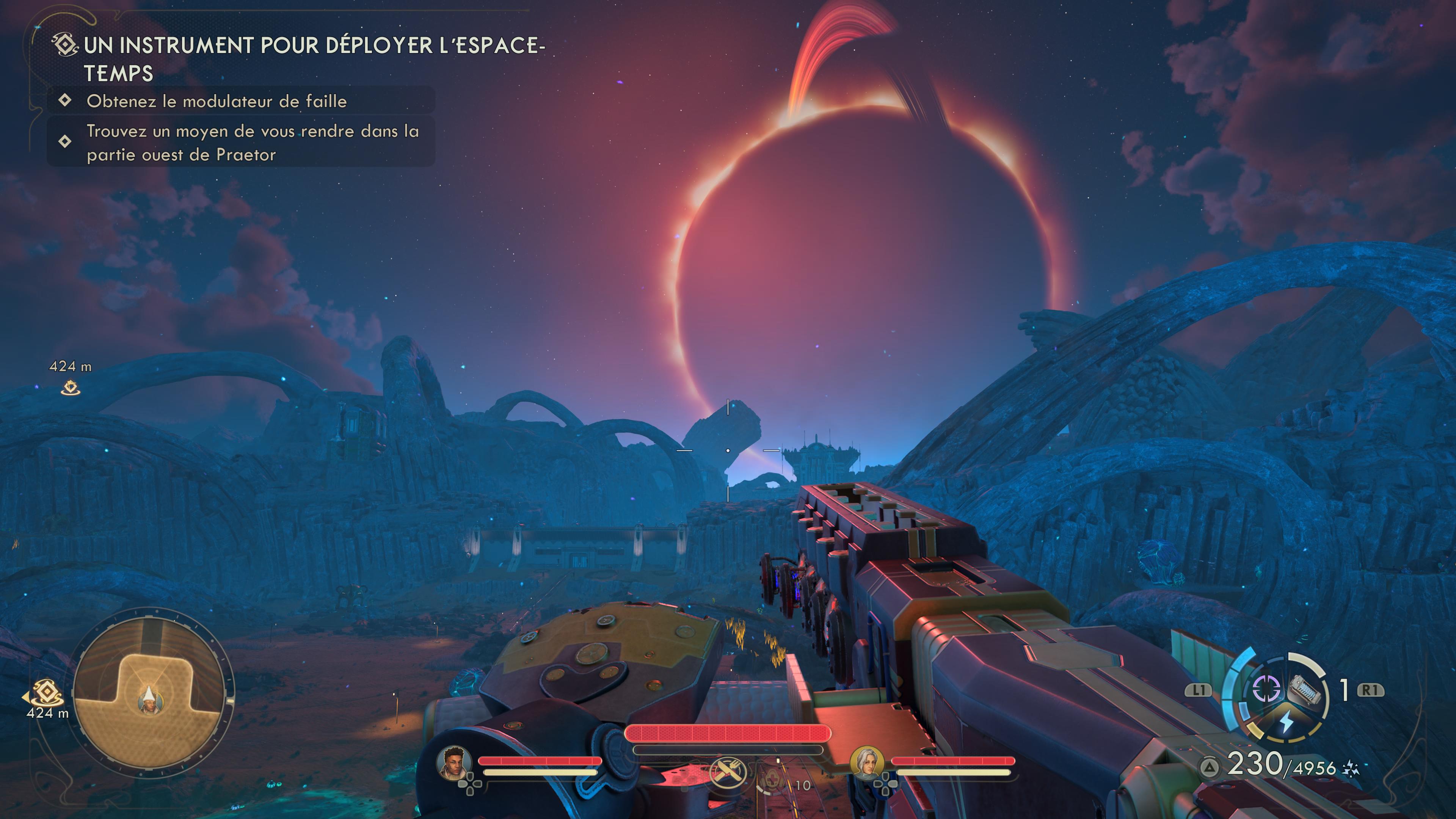Select the objective about reaching western Praetor
Image resolution: width=1456 pixels, height=819 pixels.
(x=252, y=143)
